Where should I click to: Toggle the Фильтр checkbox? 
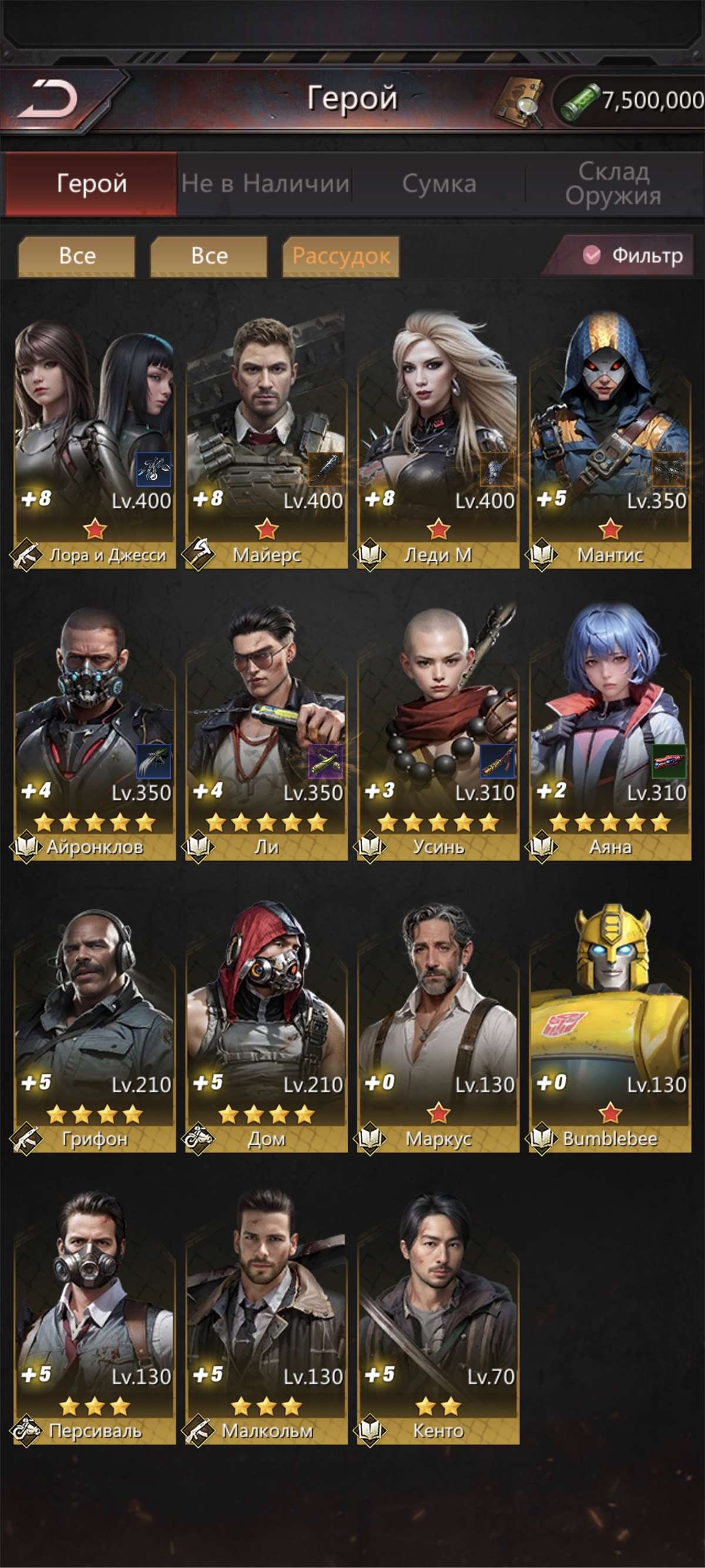(x=591, y=255)
